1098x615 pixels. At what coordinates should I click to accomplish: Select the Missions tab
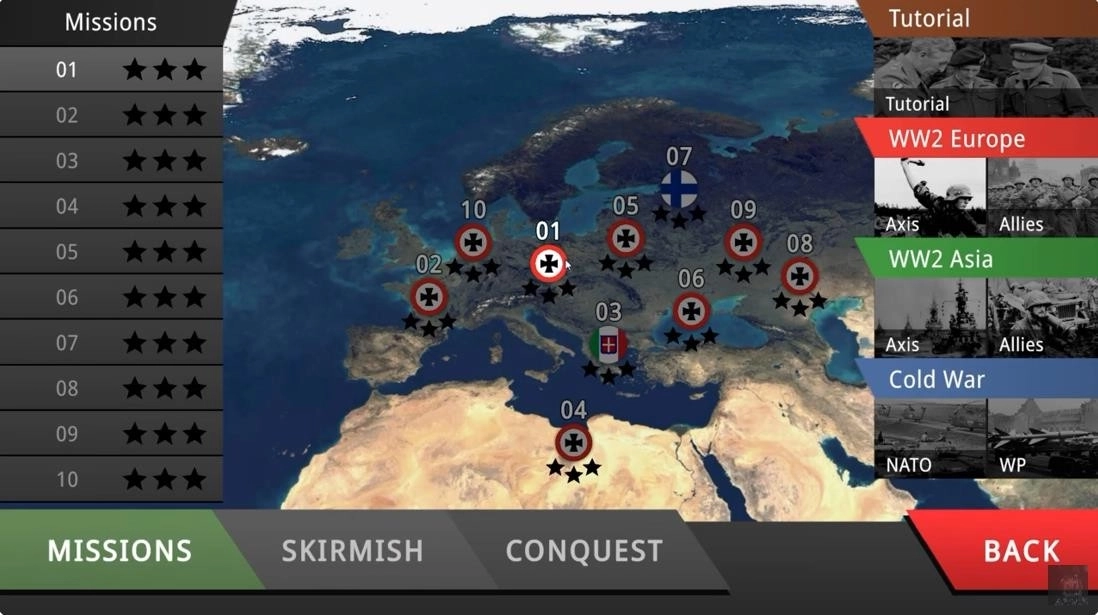click(x=119, y=550)
